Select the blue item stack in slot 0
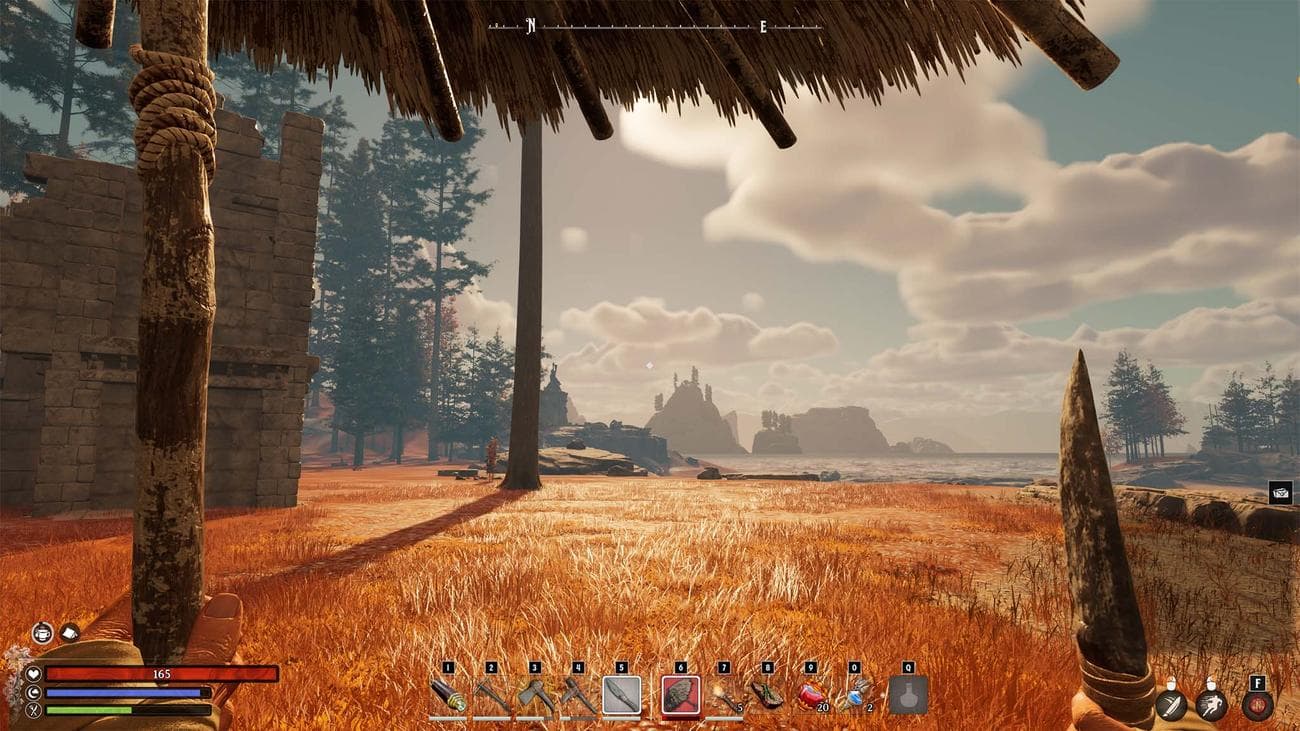The width and height of the screenshot is (1300, 731). 854,695
